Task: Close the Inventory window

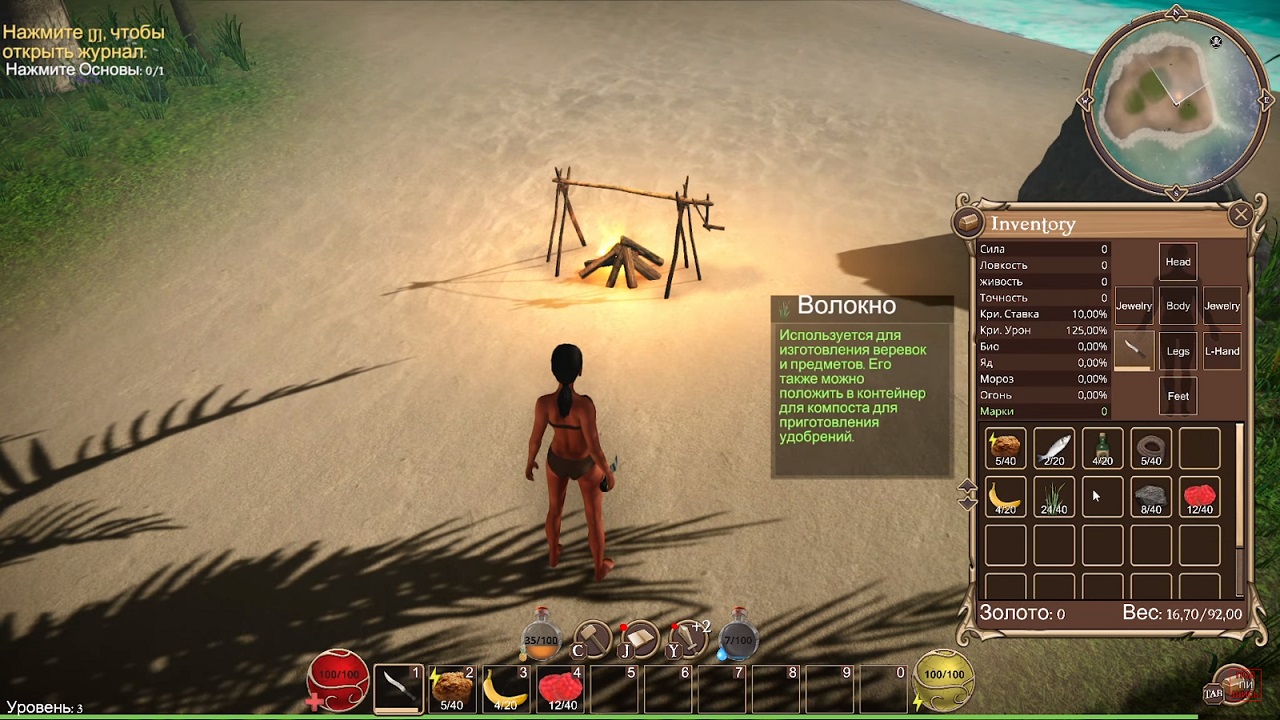Action: pos(1241,214)
